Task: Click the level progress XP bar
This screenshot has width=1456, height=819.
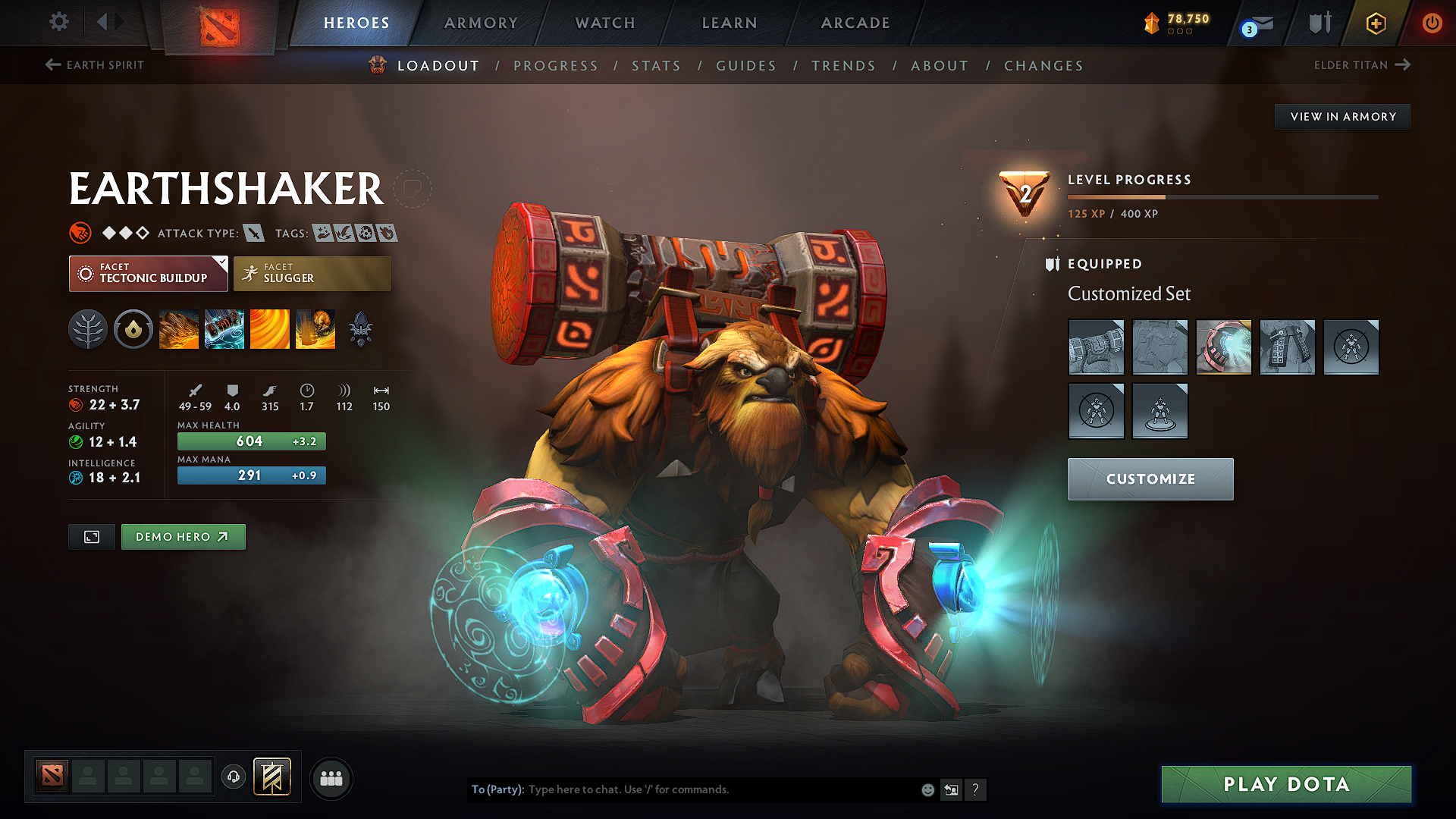Action: click(x=1222, y=196)
